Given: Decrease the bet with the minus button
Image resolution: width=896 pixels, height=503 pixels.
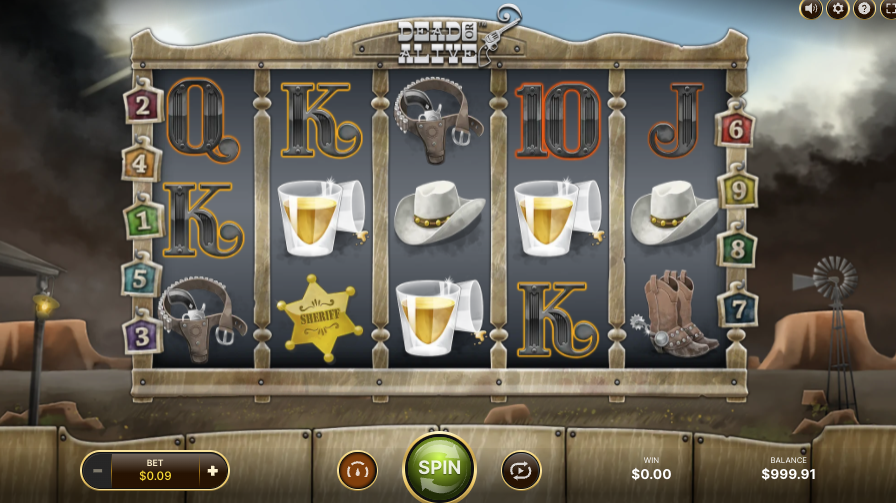Looking at the screenshot, I should click(x=97, y=470).
